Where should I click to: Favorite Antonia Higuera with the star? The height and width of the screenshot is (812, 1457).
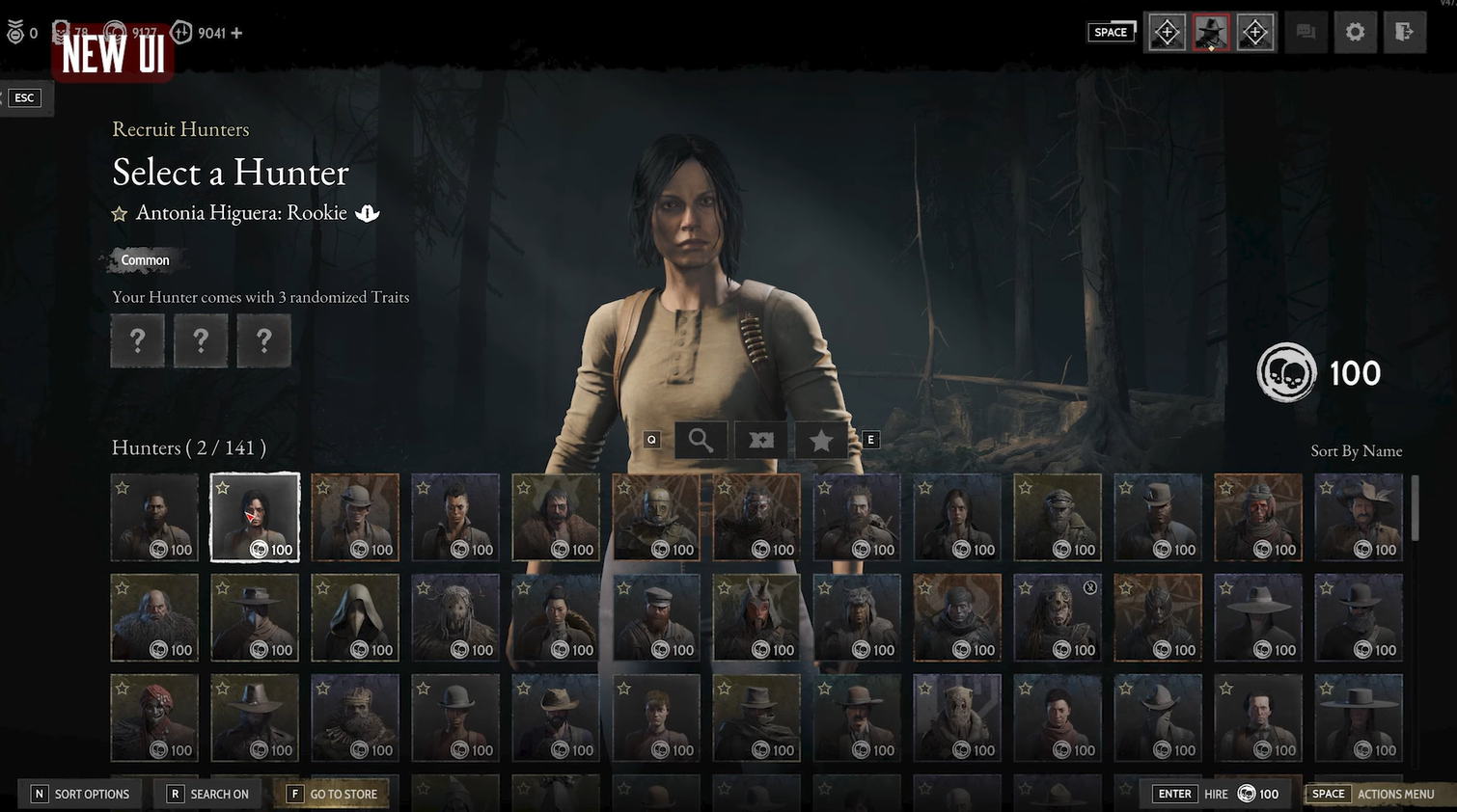(x=120, y=214)
